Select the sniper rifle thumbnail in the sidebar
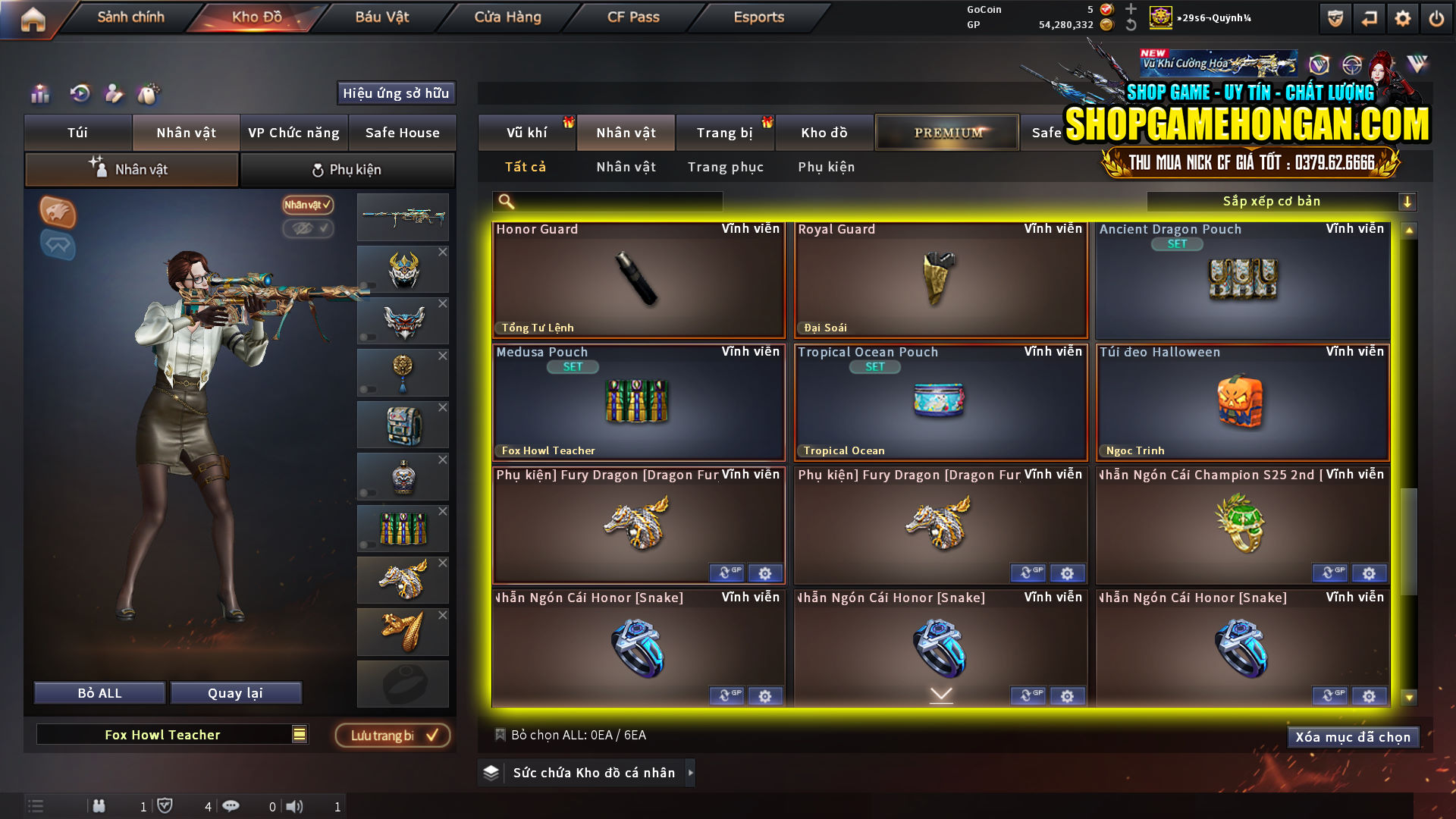 point(403,217)
